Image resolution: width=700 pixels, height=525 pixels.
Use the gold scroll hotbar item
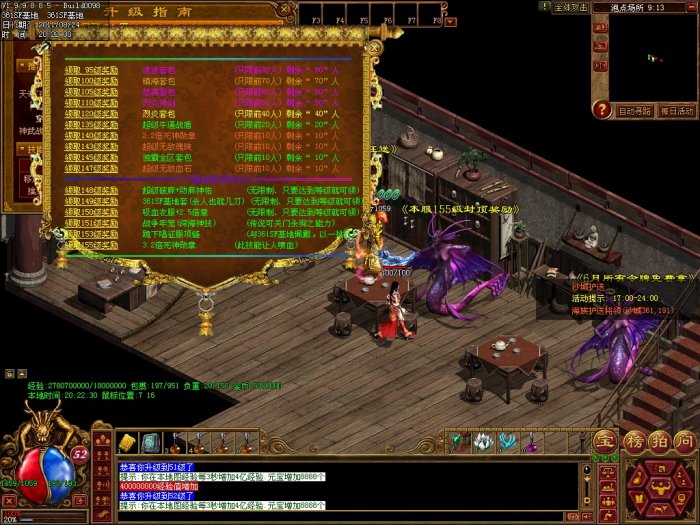127,443
